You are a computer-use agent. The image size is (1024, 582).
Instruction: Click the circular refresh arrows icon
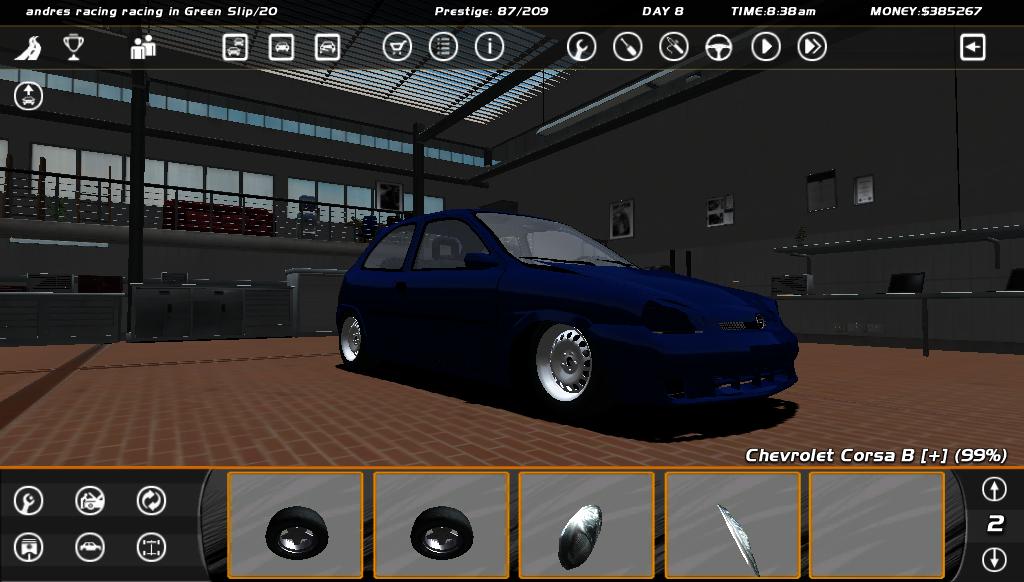point(151,500)
